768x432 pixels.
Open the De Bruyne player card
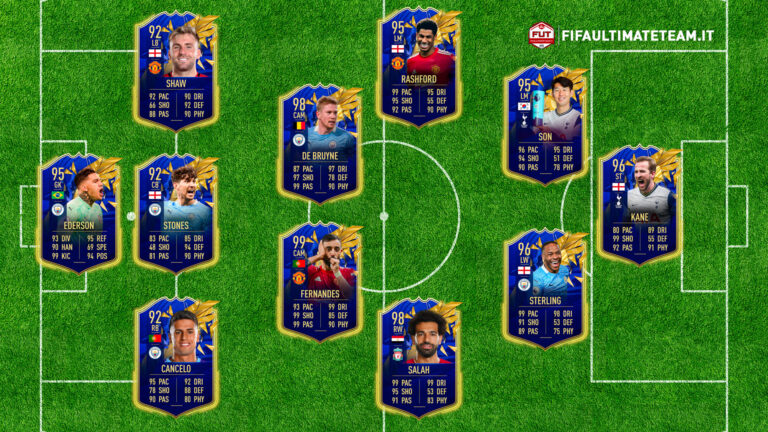[320, 142]
